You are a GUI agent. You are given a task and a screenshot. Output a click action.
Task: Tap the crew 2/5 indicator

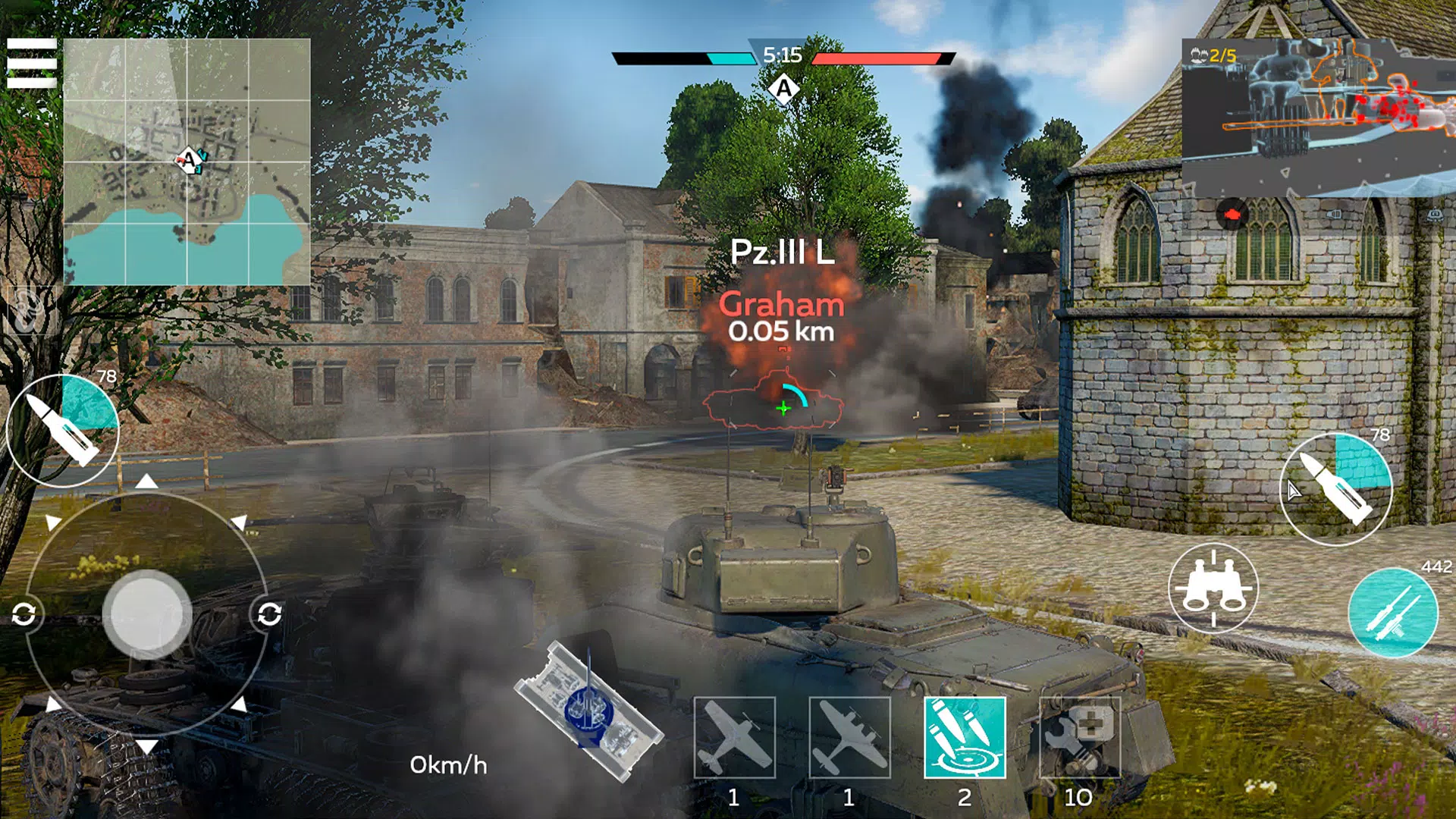click(1214, 54)
